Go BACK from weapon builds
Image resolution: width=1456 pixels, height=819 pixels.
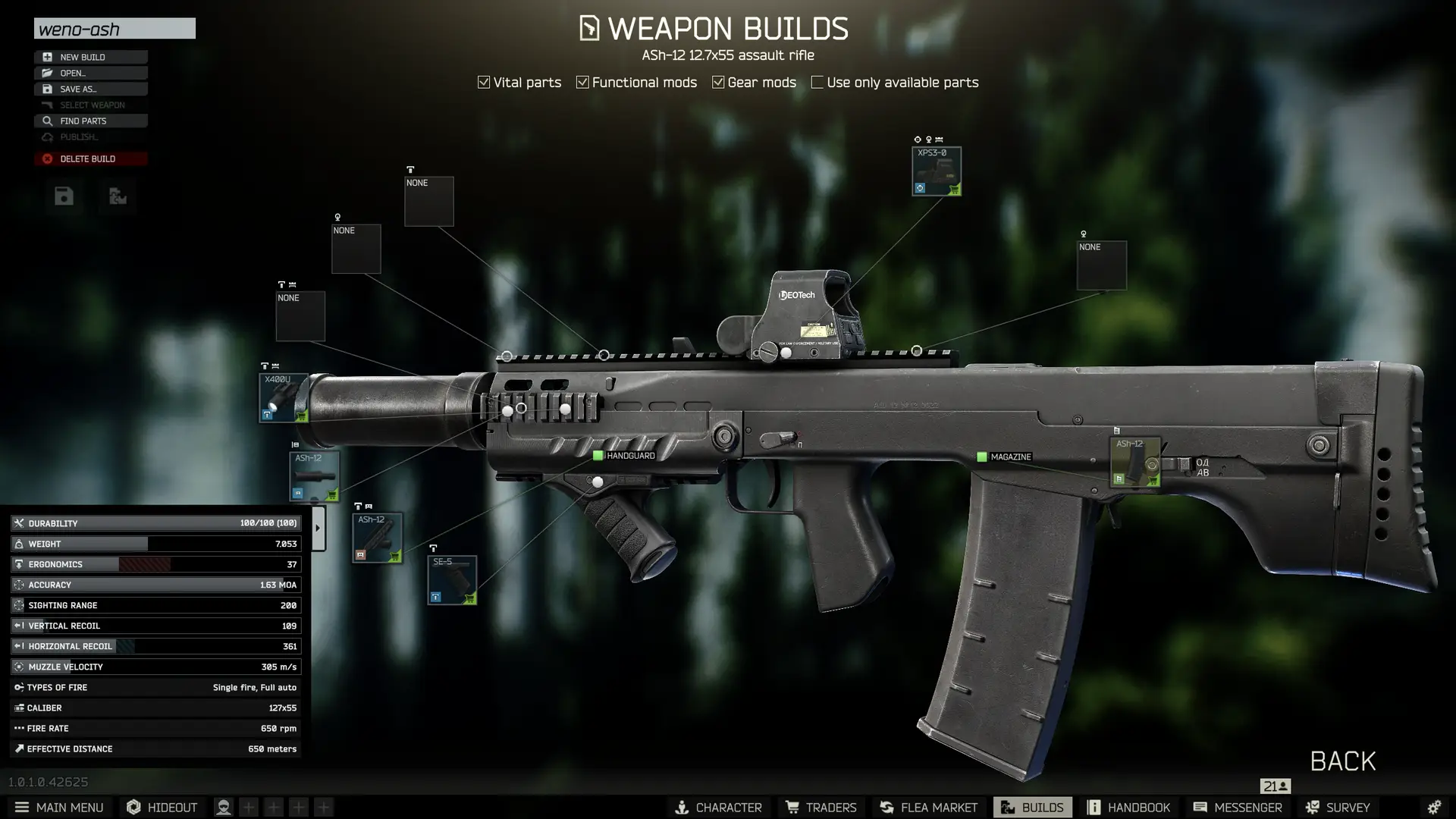coord(1342,761)
